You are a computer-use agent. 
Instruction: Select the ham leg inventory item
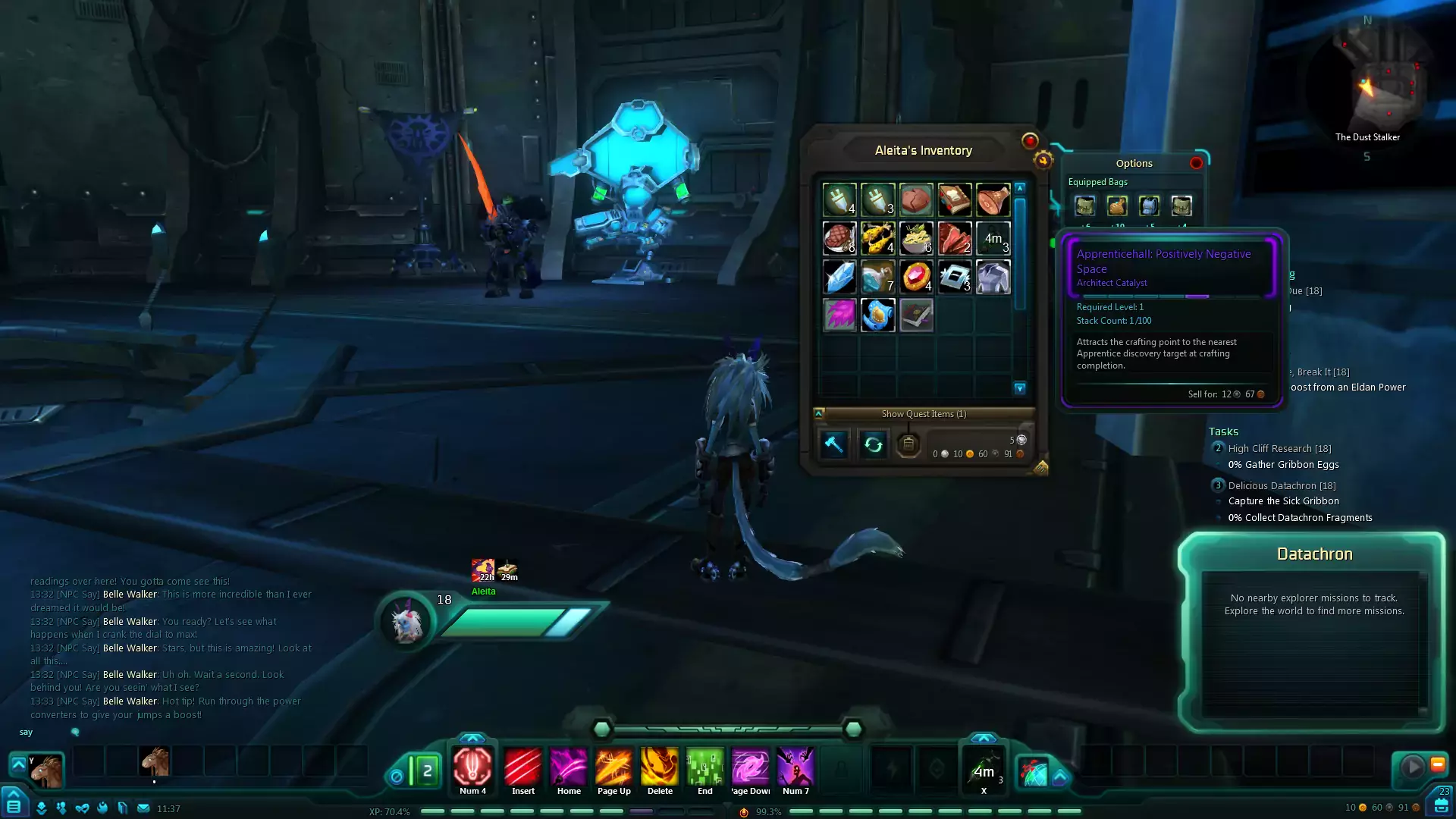point(993,200)
